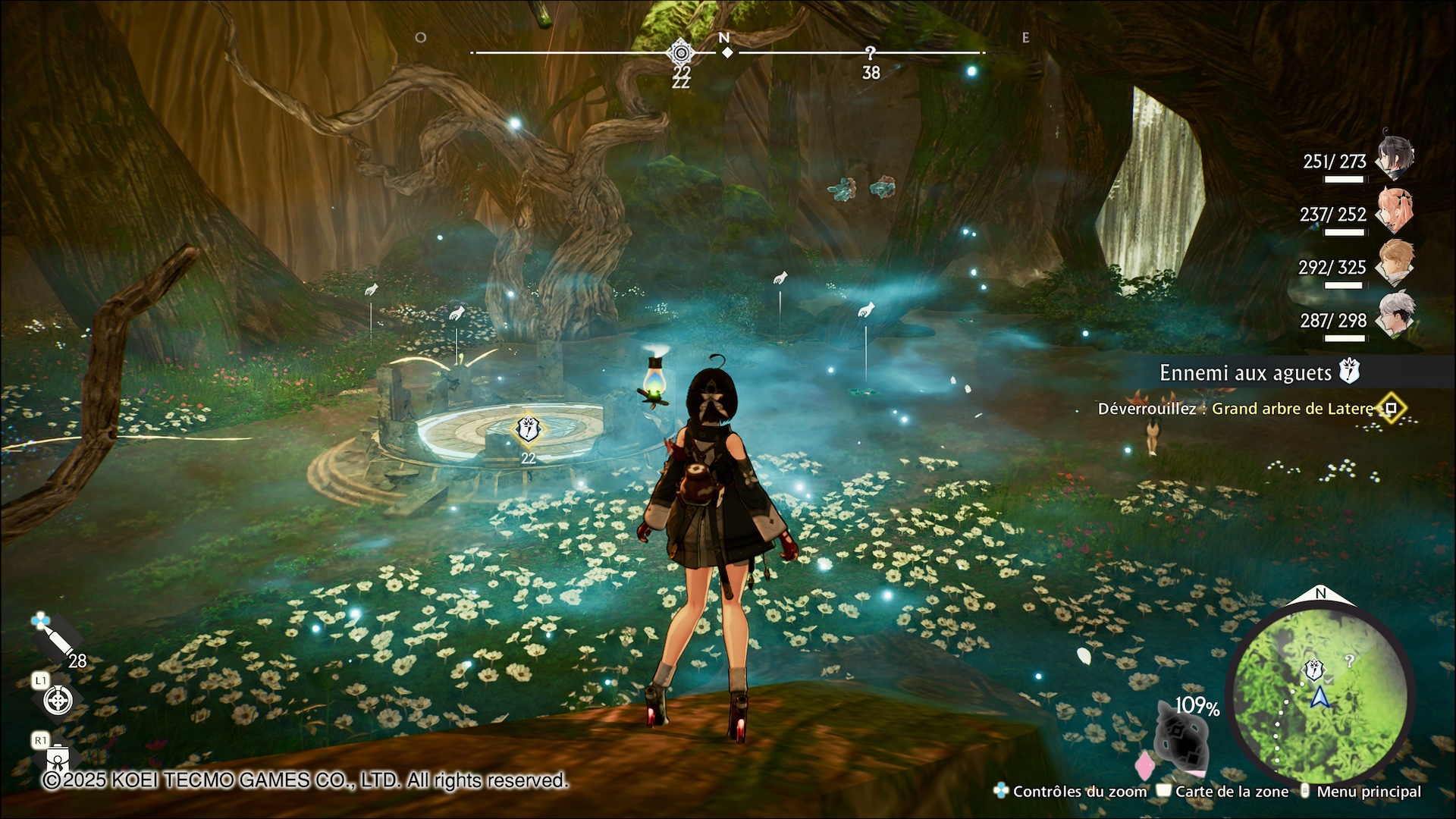Select the blond party member portrait
Image resolution: width=1456 pixels, height=819 pixels.
(x=1395, y=262)
